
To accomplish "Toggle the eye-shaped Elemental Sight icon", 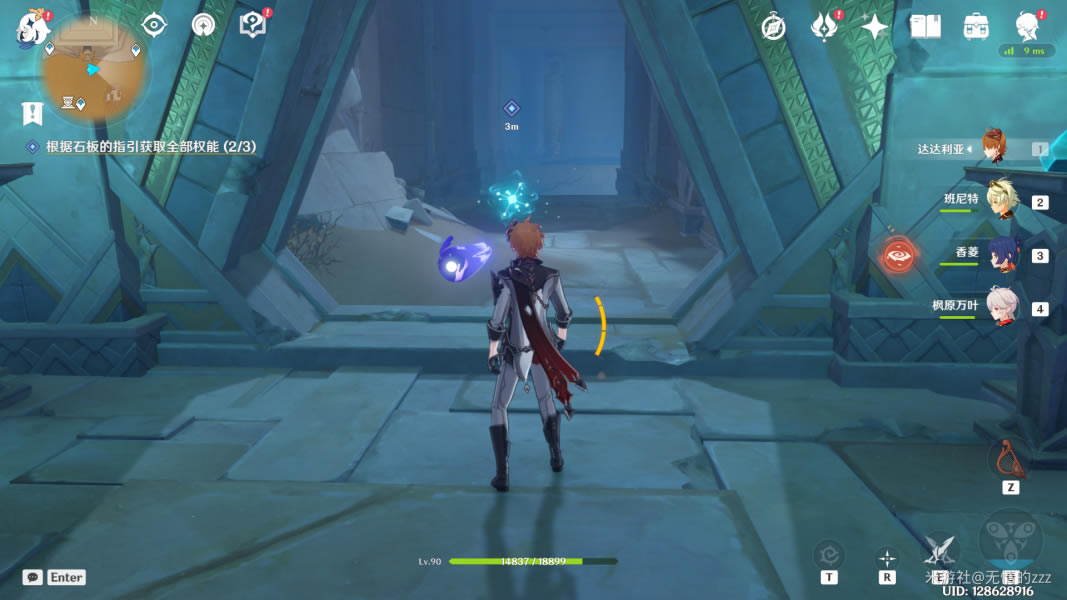I will click(154, 25).
